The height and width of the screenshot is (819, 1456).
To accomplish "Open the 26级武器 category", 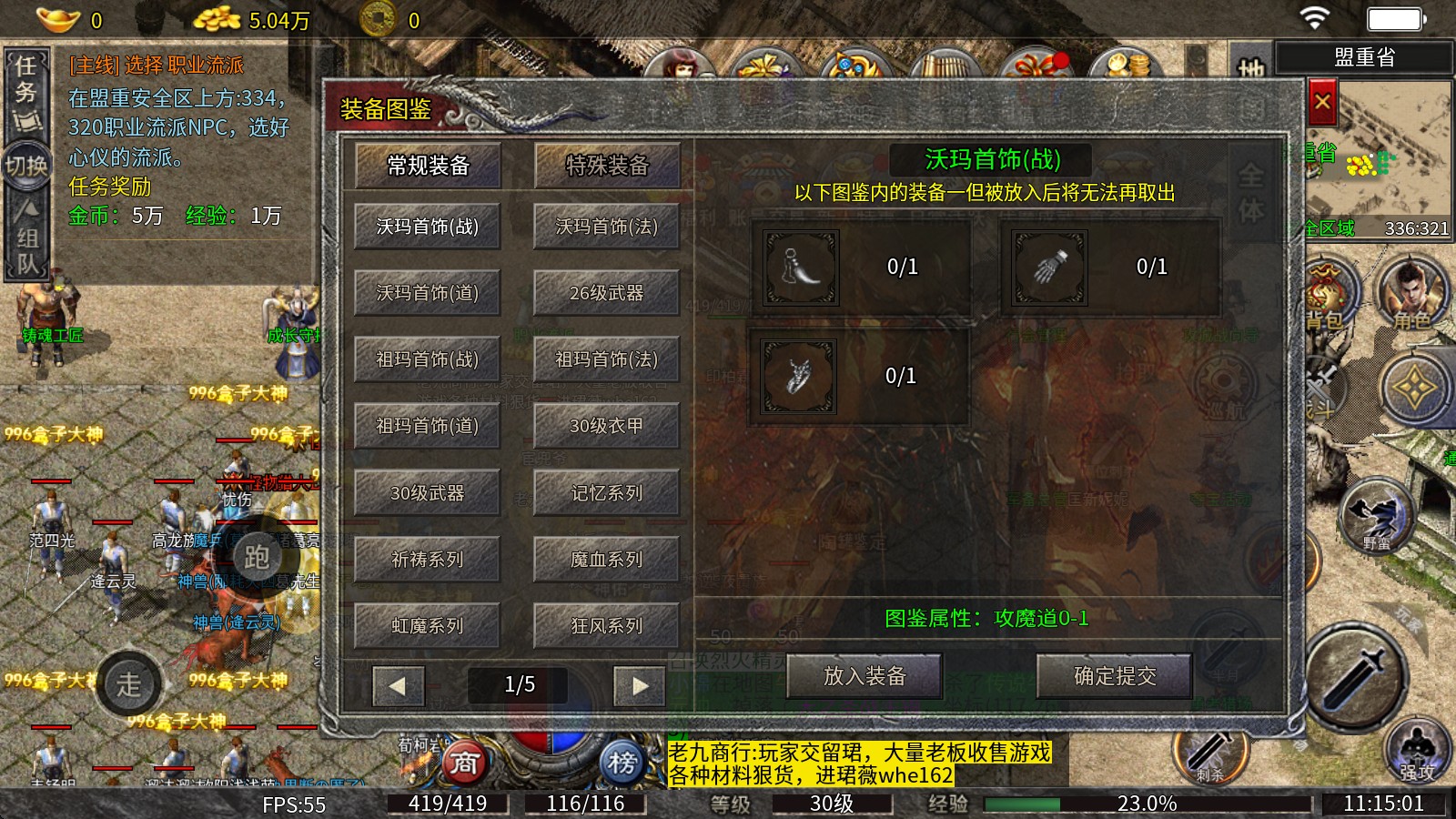I will (x=607, y=293).
